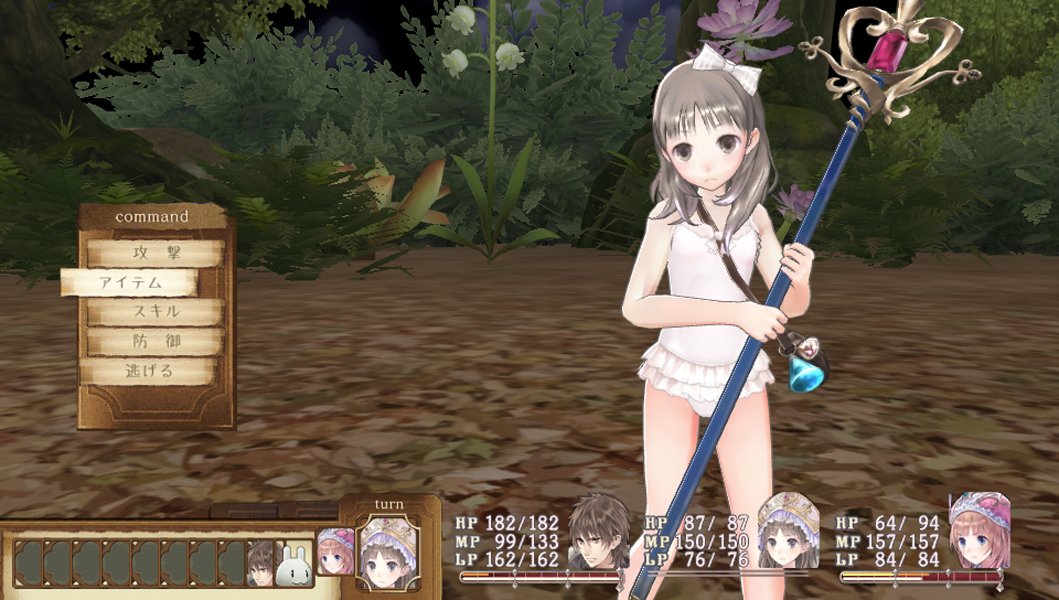The height and width of the screenshot is (600, 1059).
Task: Select the 攻撃 attack command
Action: tap(154, 254)
